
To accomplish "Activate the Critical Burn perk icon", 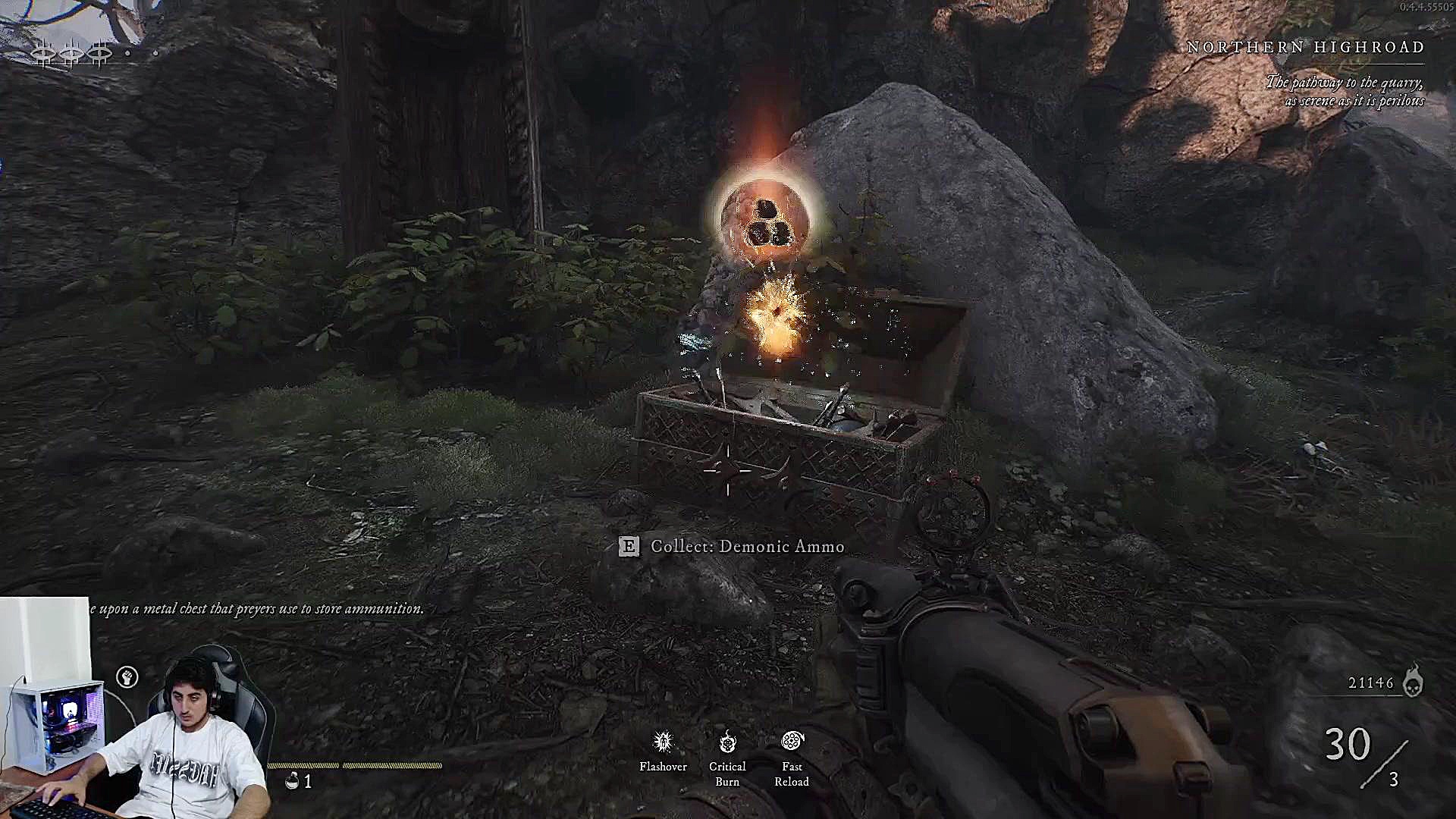I will pyautogui.click(x=727, y=741).
